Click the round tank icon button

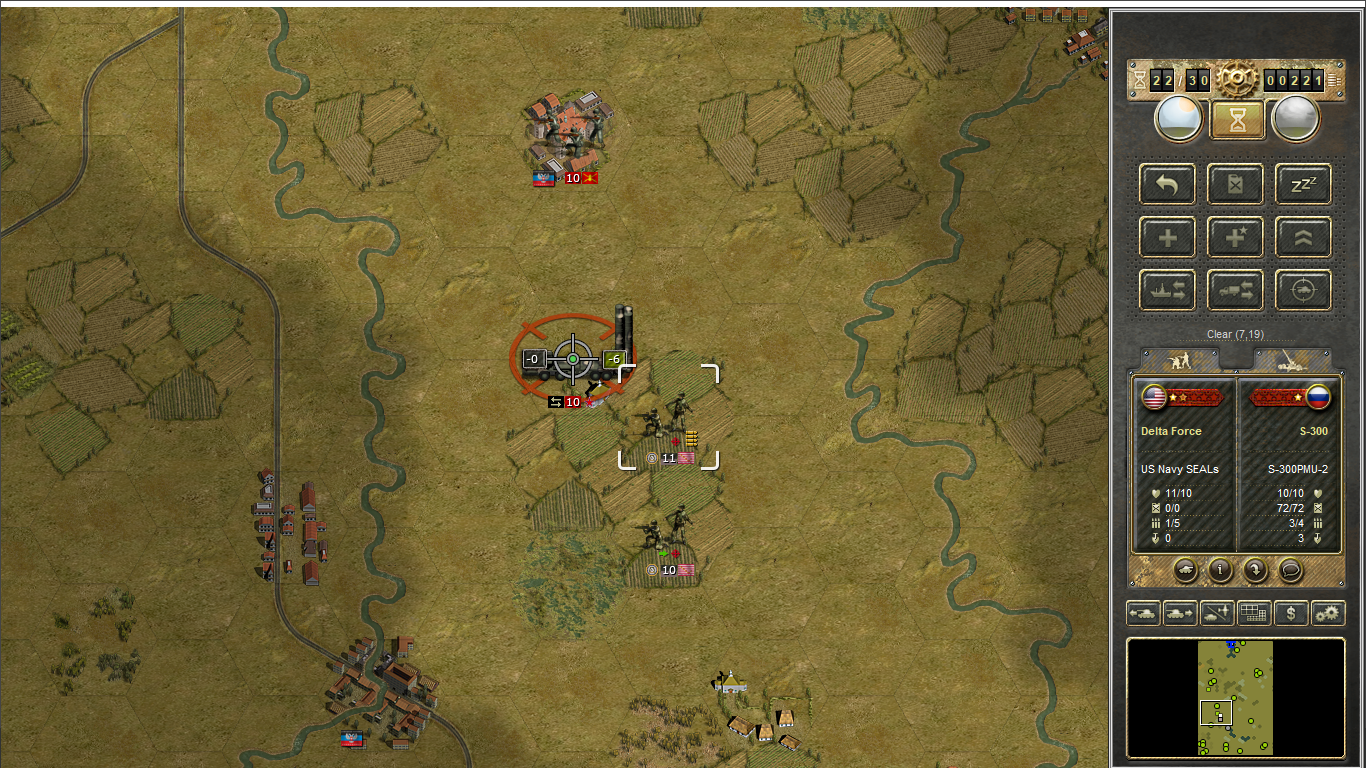1185,570
